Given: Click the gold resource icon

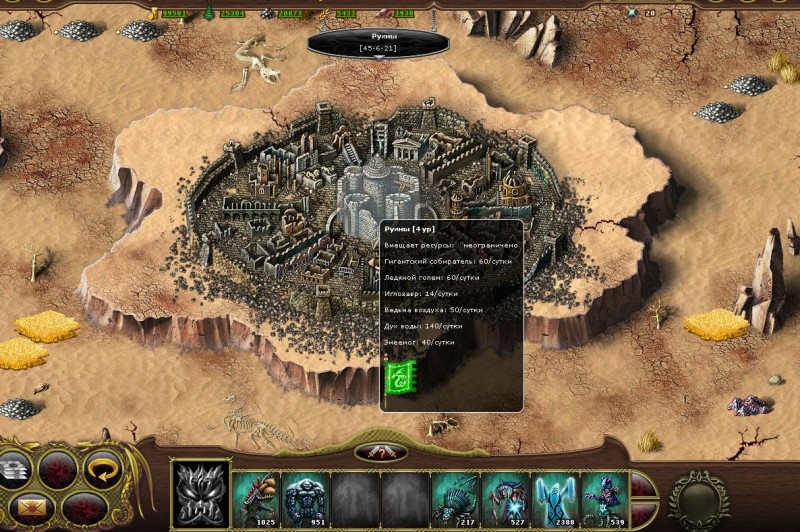Looking at the screenshot, I should coord(154,13).
